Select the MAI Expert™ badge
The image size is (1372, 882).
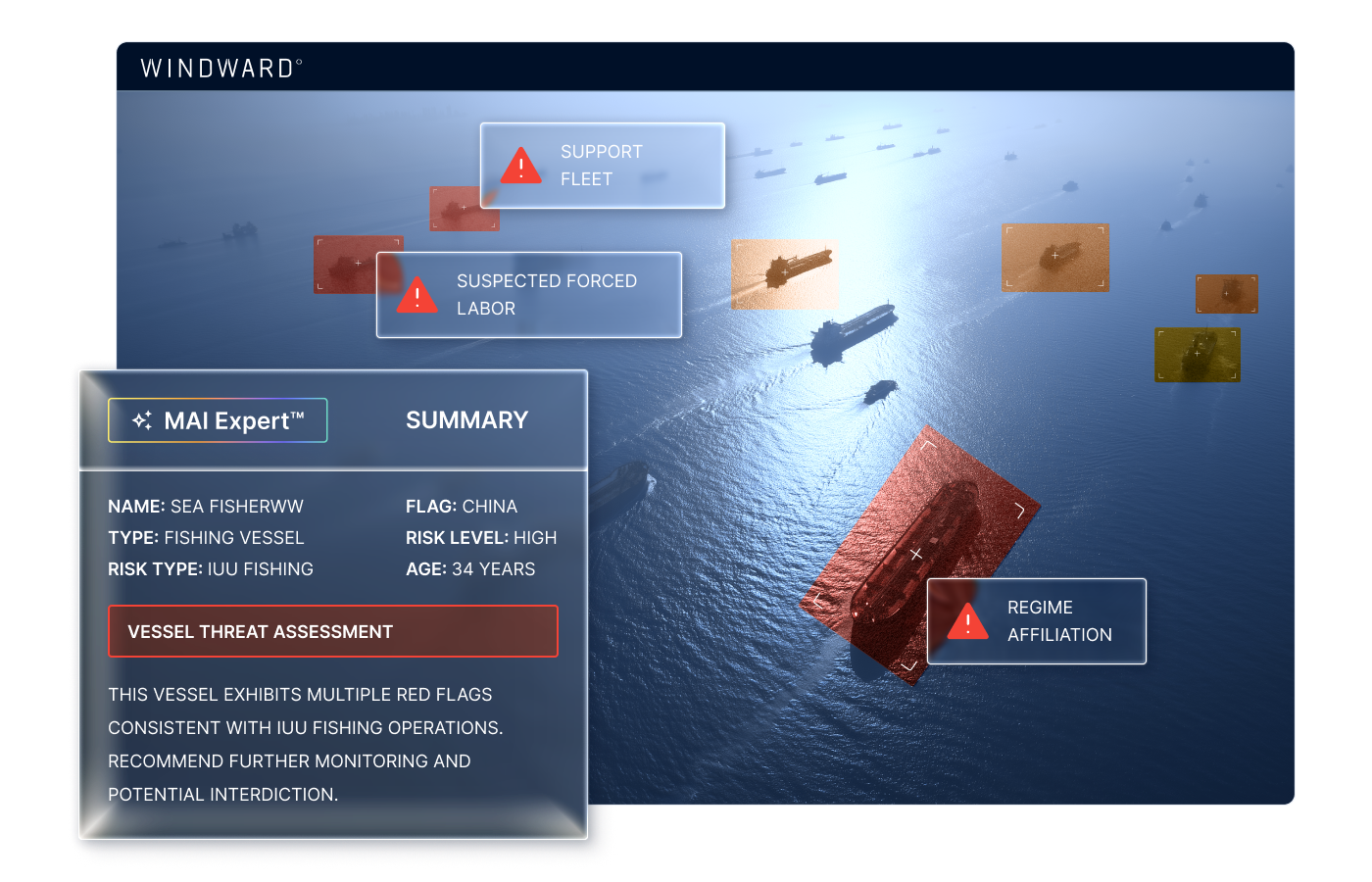click(218, 419)
